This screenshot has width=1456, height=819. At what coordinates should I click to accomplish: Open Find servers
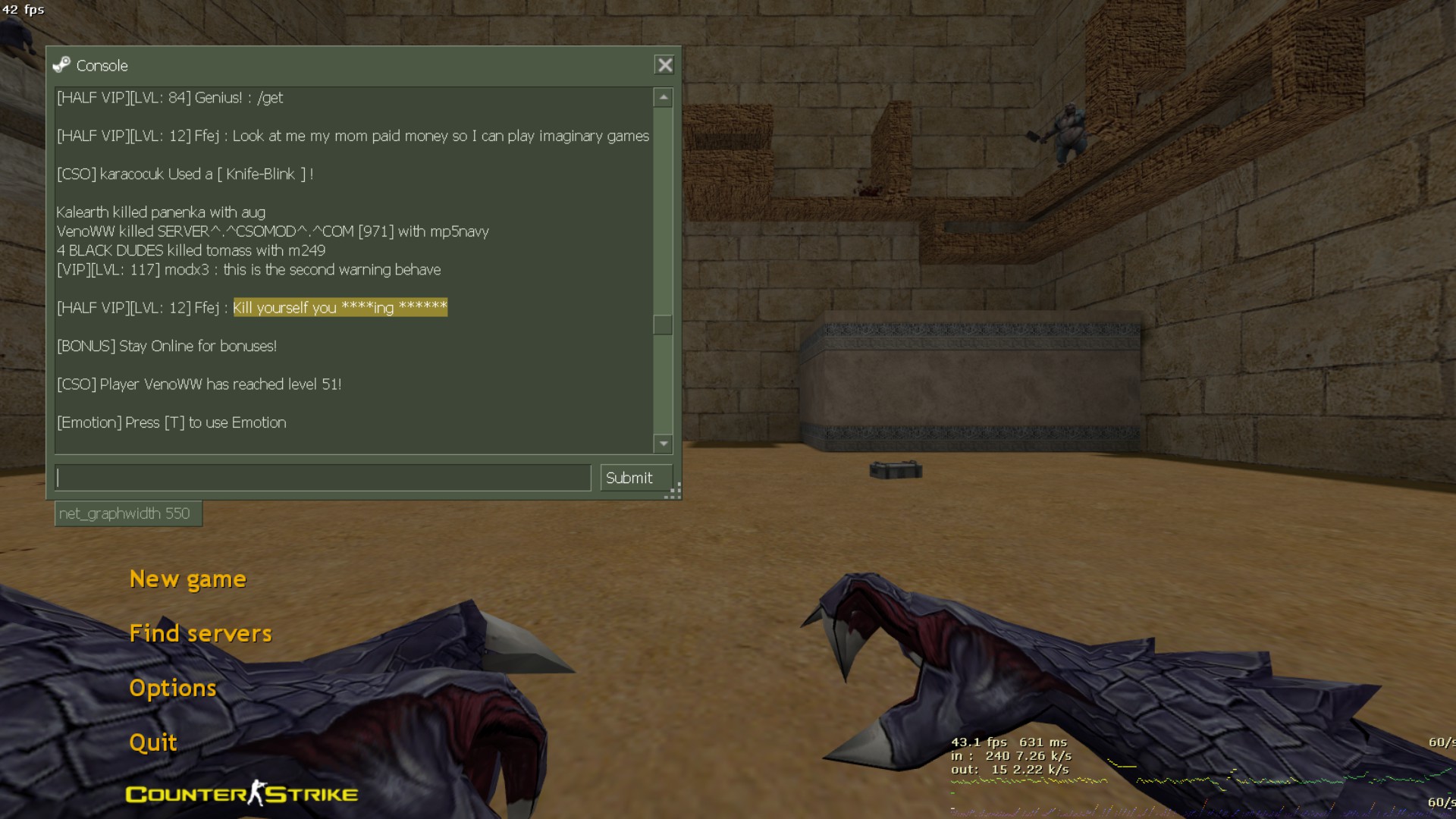(x=200, y=634)
